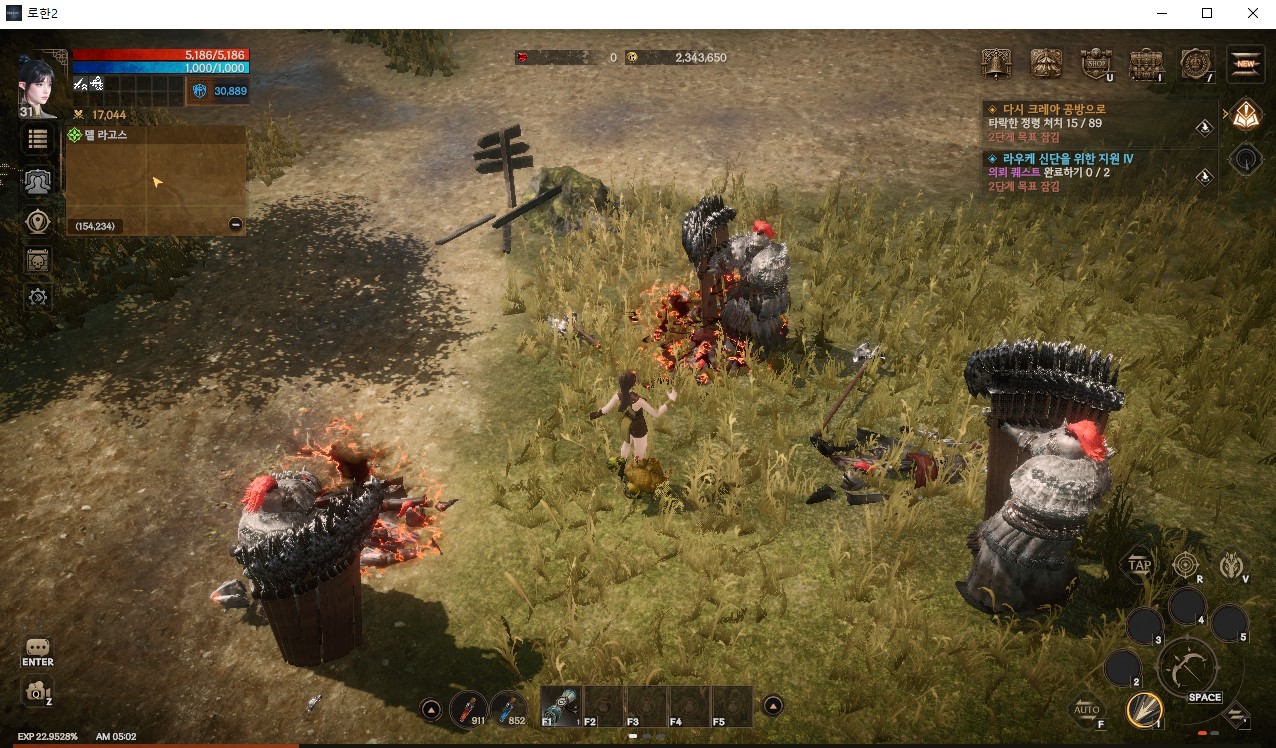Open the list menu icon under portrait
The height and width of the screenshot is (748, 1276).
click(x=38, y=139)
